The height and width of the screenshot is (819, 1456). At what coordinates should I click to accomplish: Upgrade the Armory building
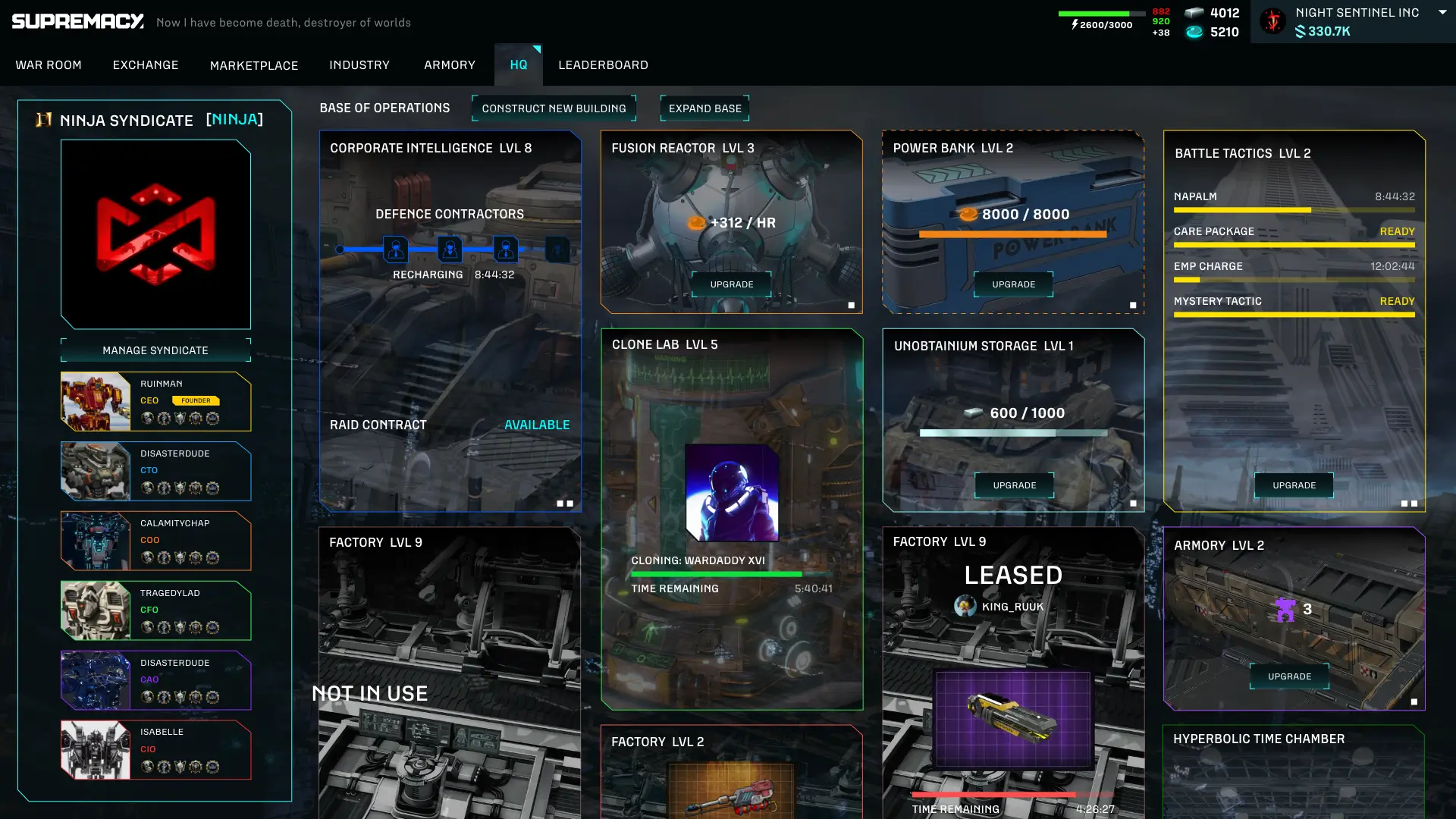1289,676
